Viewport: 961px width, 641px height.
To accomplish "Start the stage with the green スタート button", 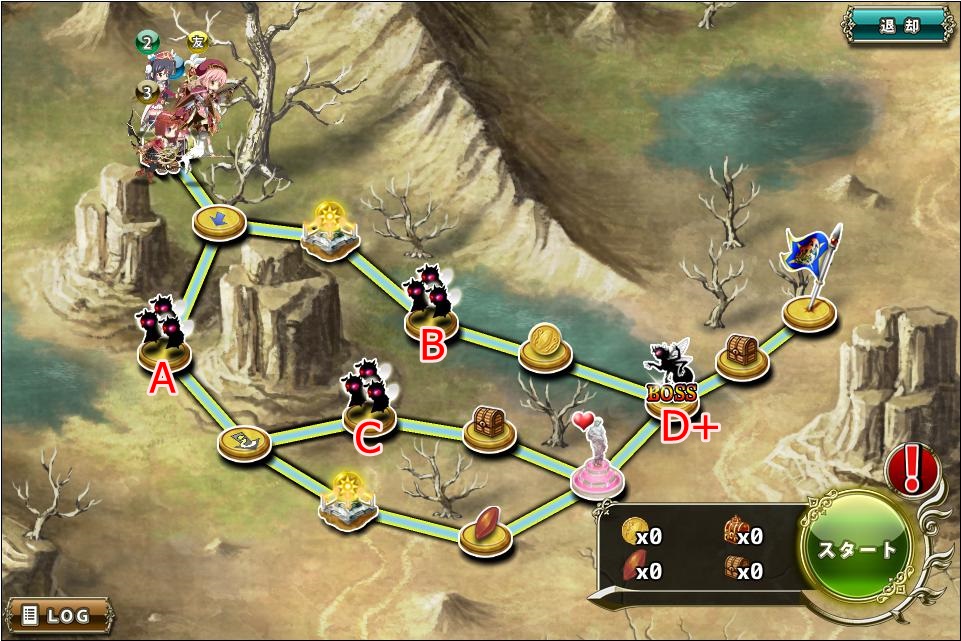I will [x=858, y=549].
